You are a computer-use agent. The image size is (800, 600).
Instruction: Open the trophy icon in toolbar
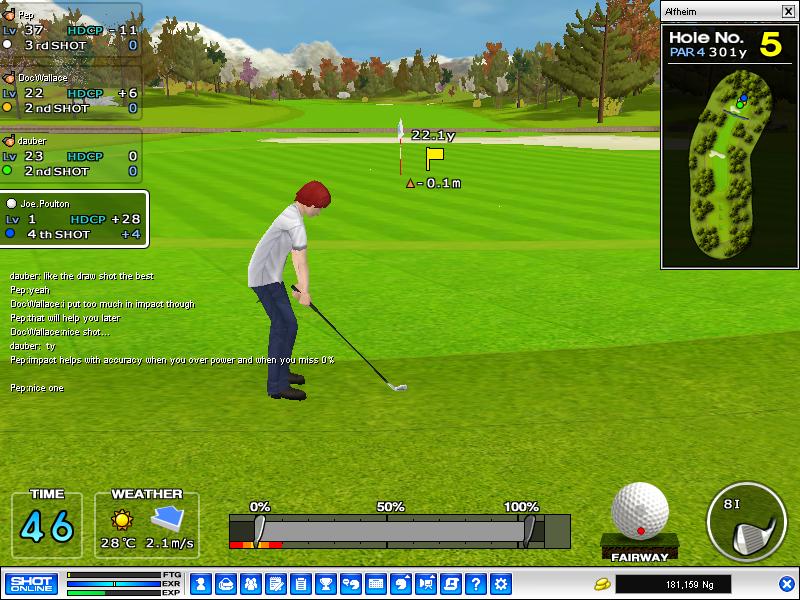point(325,584)
